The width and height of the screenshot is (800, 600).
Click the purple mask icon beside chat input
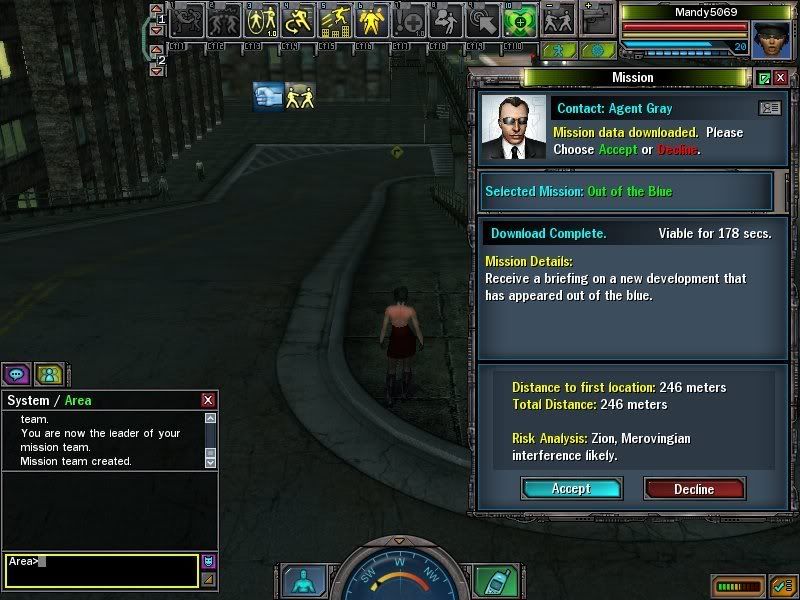208,561
